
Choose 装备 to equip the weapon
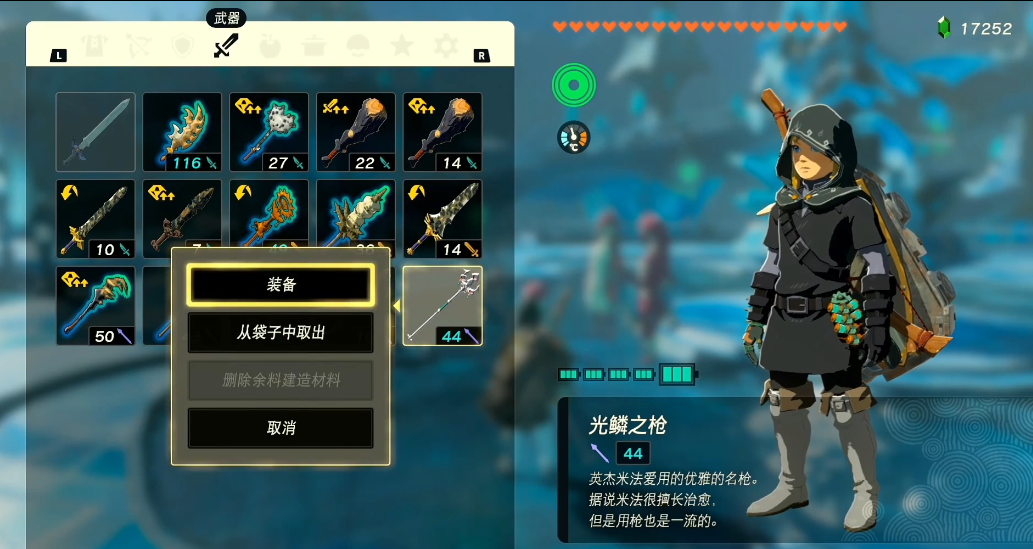coord(280,285)
